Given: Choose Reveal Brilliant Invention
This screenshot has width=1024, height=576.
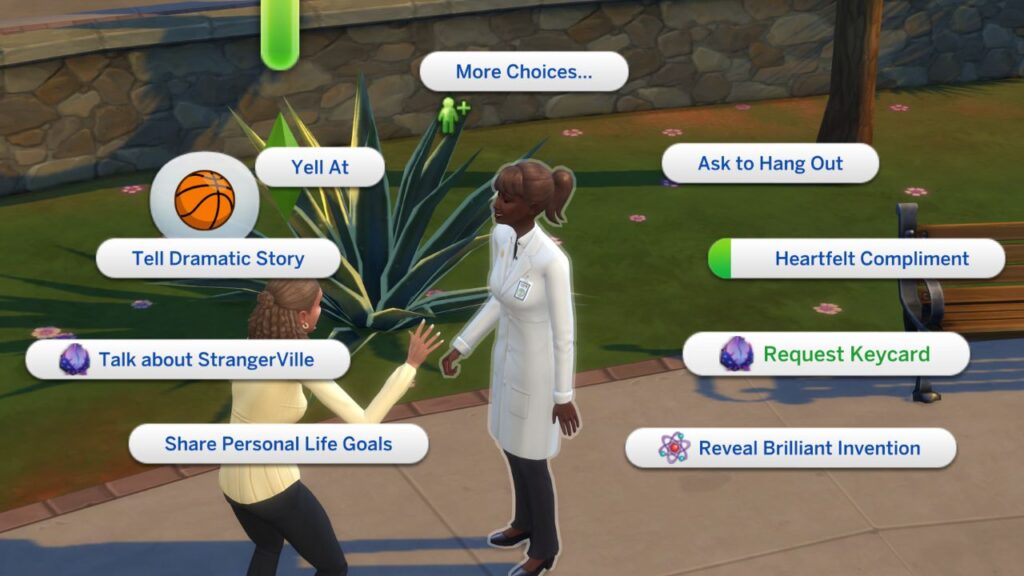Looking at the screenshot, I should pos(790,448).
